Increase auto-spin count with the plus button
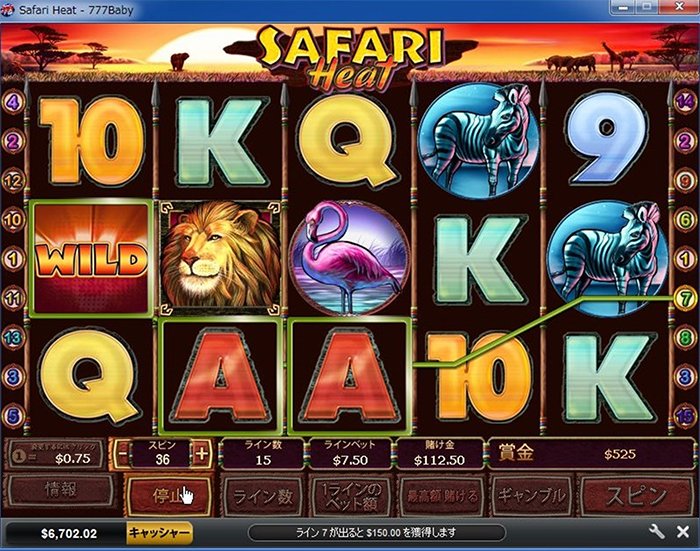This screenshot has height=551, width=700. (x=202, y=453)
